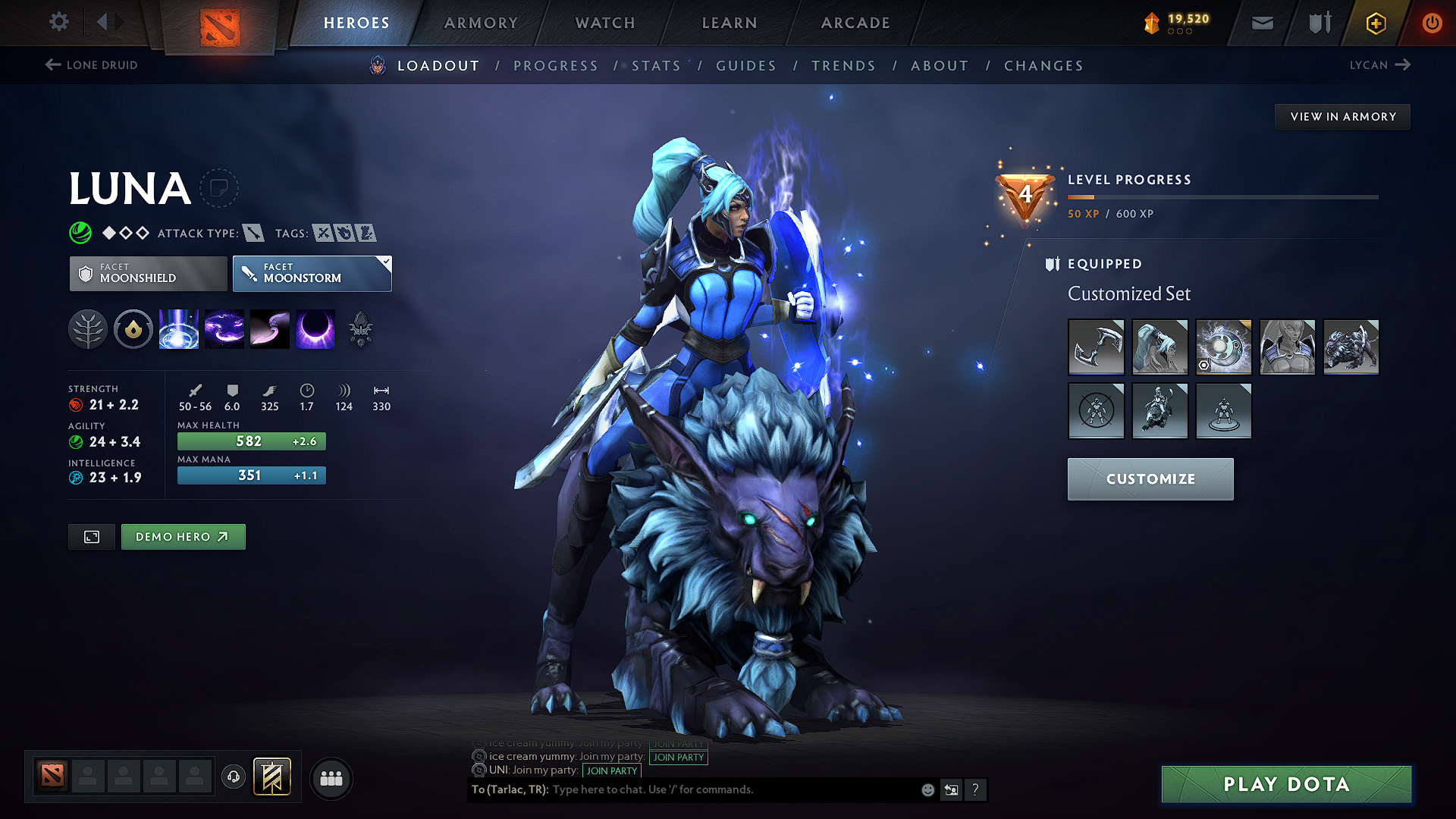Image resolution: width=1456 pixels, height=819 pixels.
Task: Click the friends list icon near the party slots
Action: coord(331,777)
